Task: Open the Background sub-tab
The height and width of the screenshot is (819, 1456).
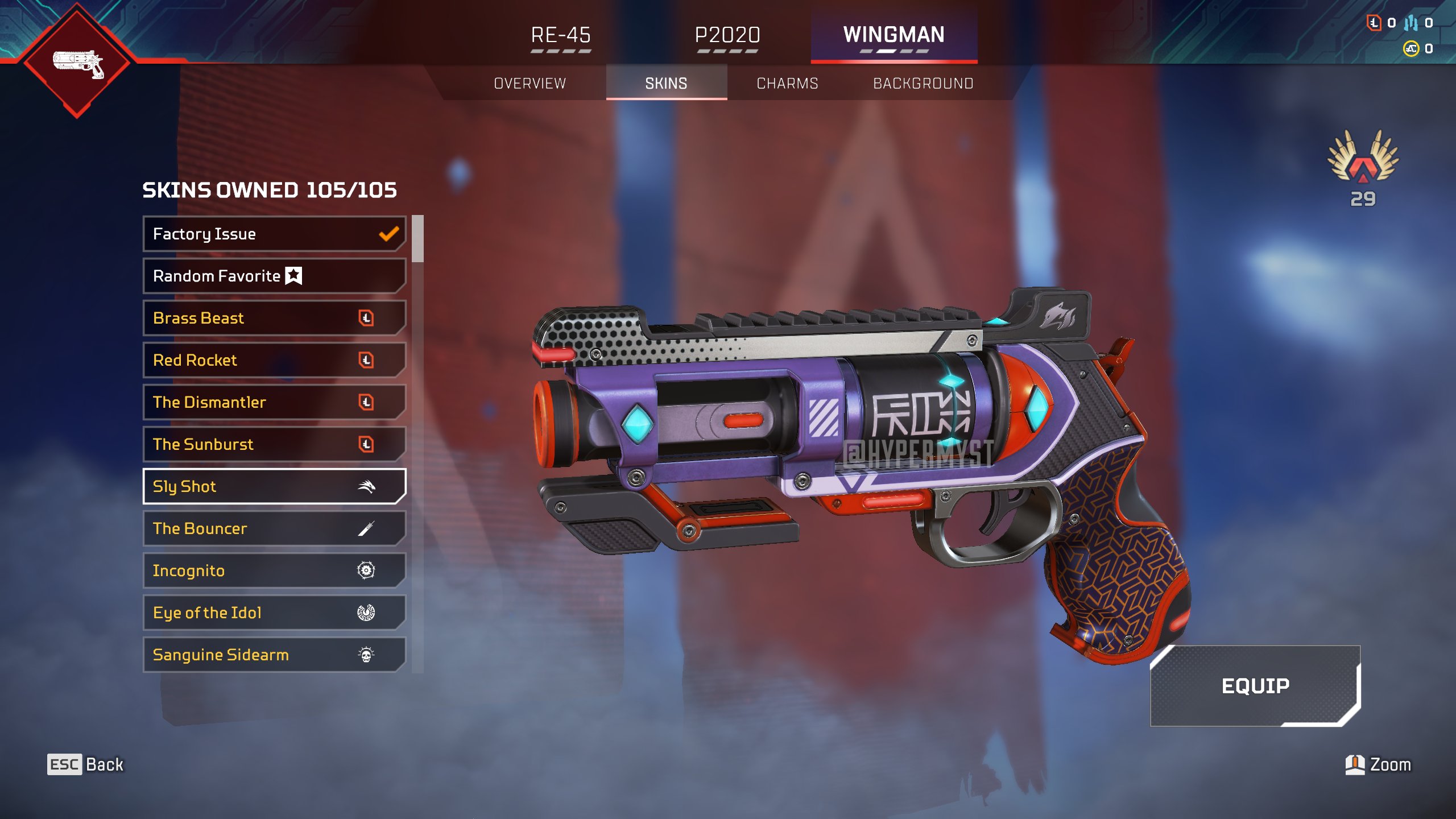Action: (x=923, y=84)
